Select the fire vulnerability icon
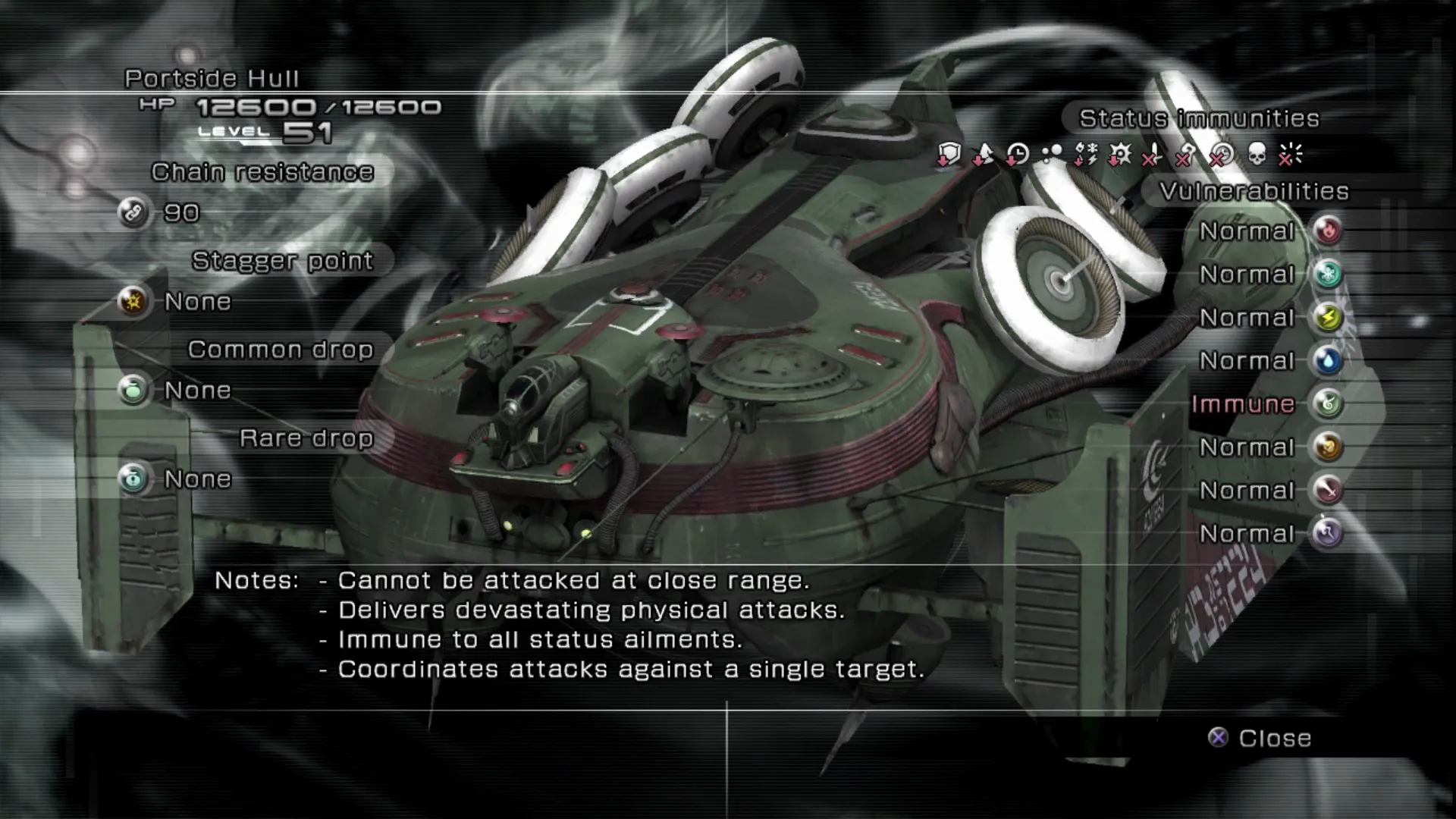This screenshot has height=819, width=1456. (1328, 231)
